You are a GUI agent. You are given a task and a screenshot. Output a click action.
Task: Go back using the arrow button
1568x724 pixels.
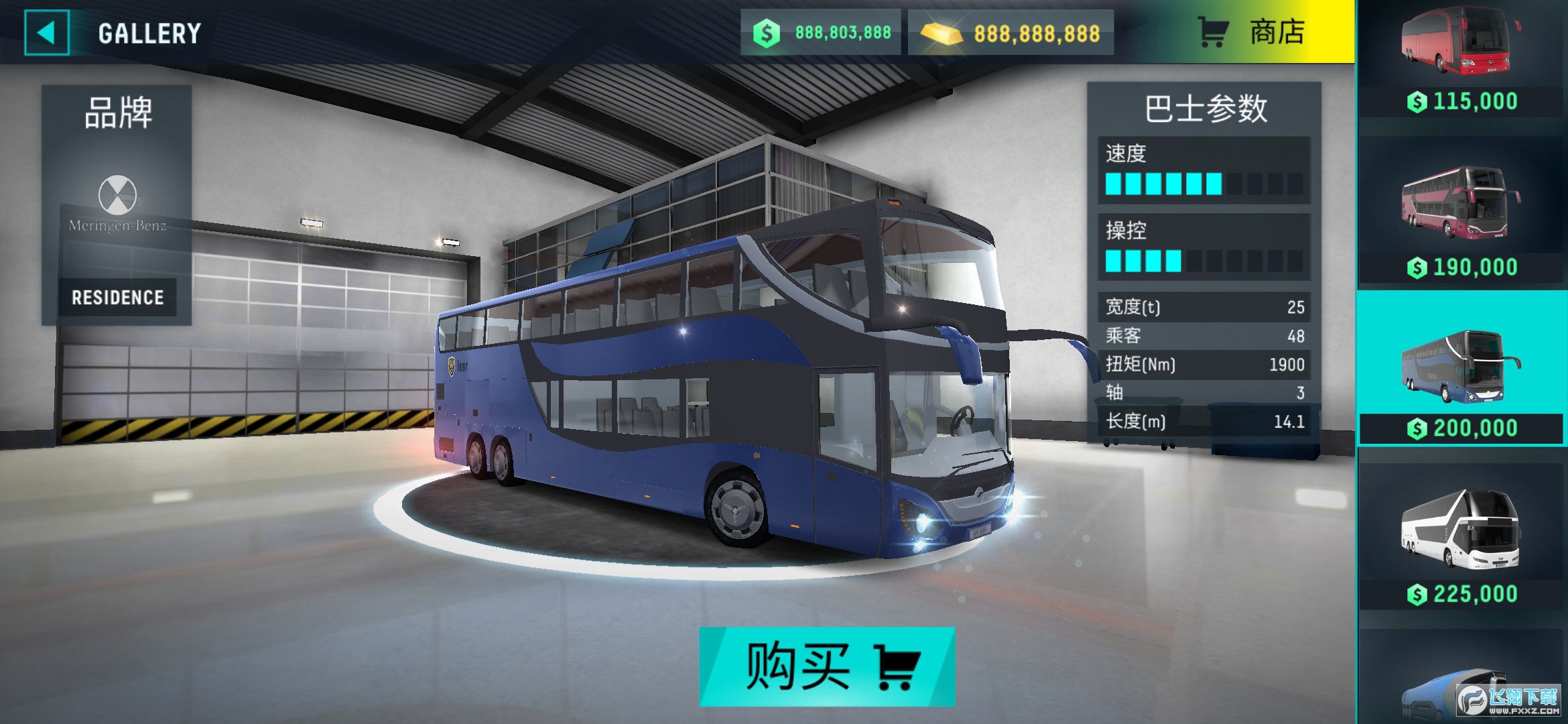click(46, 32)
